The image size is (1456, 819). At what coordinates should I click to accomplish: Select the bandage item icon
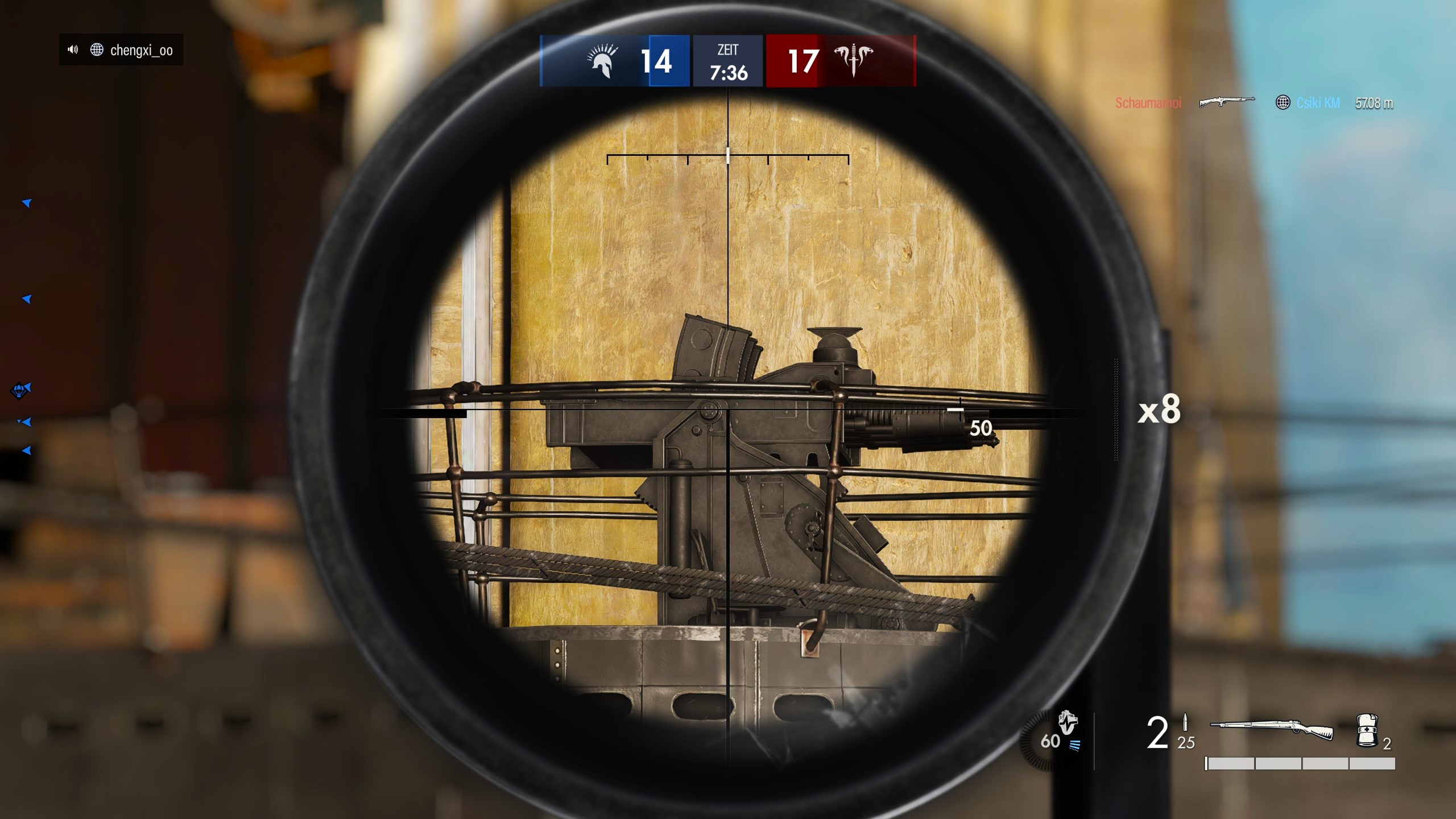point(1367,730)
